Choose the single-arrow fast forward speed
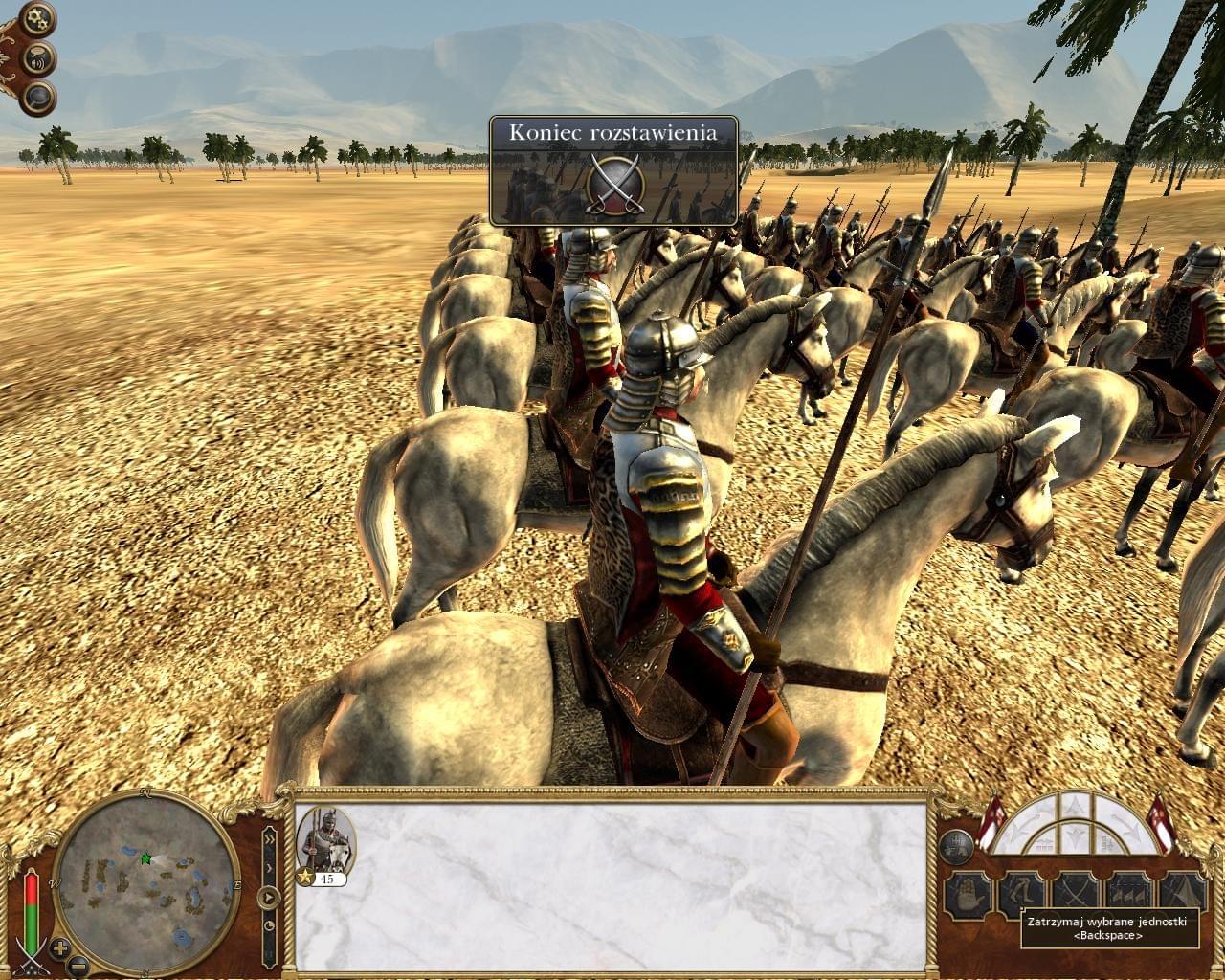The image size is (1225, 980). coord(269,867)
